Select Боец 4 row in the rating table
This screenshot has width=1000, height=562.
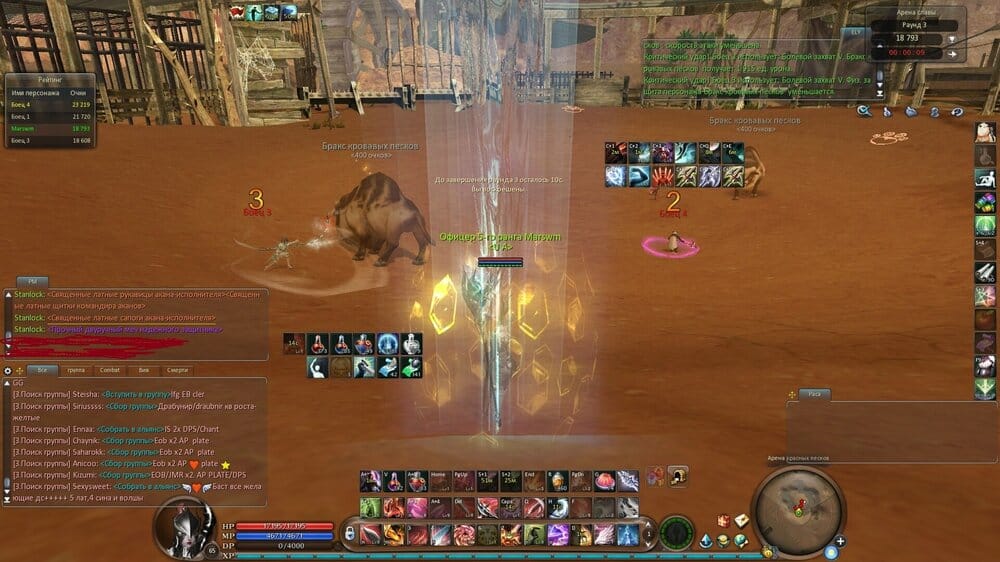coord(50,105)
